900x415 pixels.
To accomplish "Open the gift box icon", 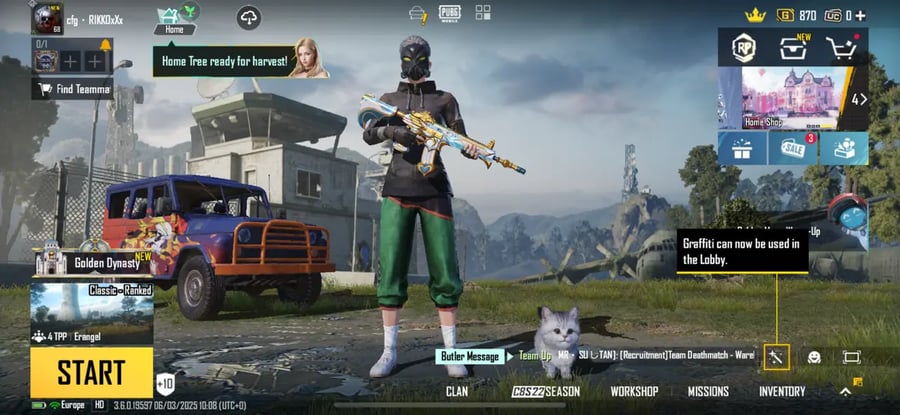I will tap(742, 149).
